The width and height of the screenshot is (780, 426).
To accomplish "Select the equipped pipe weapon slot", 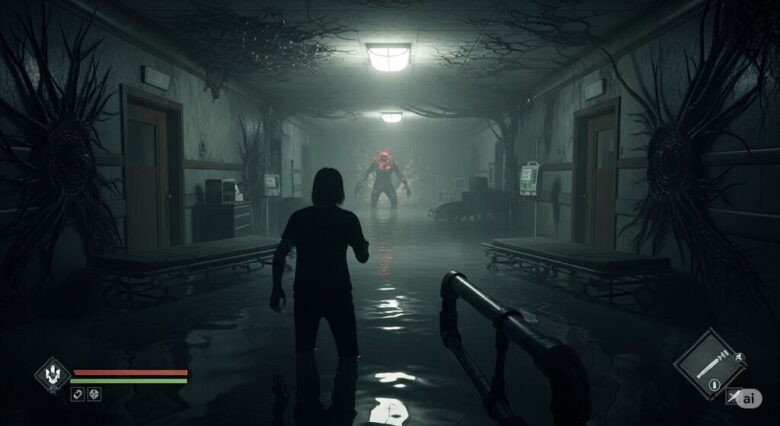I will click(709, 364).
